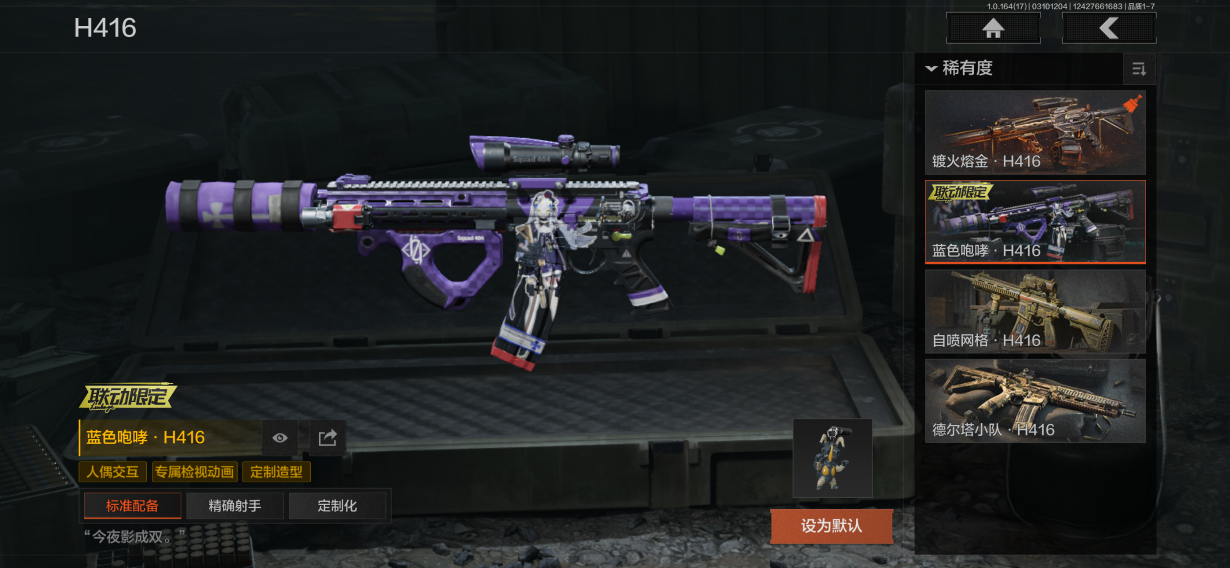Screen dimensions: 1230x568
Task: Set this skin as default with 设为默认
Action: click(831, 525)
